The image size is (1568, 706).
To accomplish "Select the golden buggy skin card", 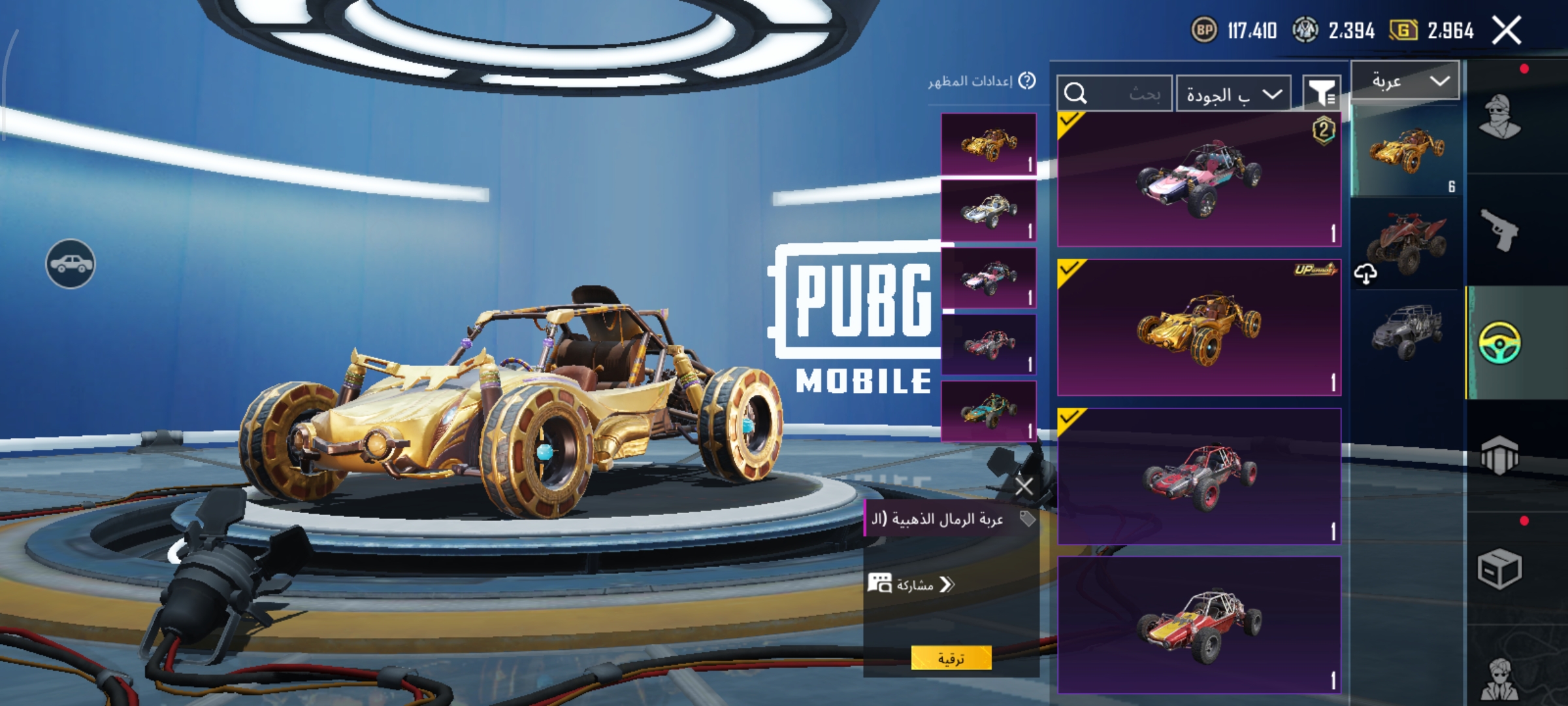I will tap(1199, 327).
